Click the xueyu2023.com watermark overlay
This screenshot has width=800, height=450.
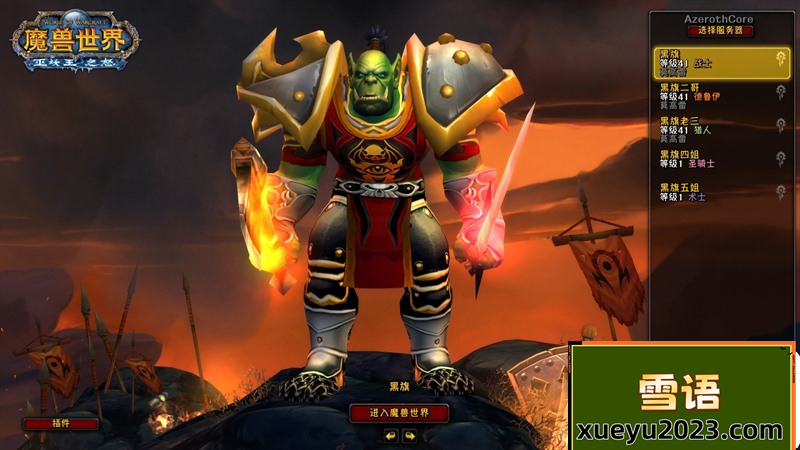point(680,431)
